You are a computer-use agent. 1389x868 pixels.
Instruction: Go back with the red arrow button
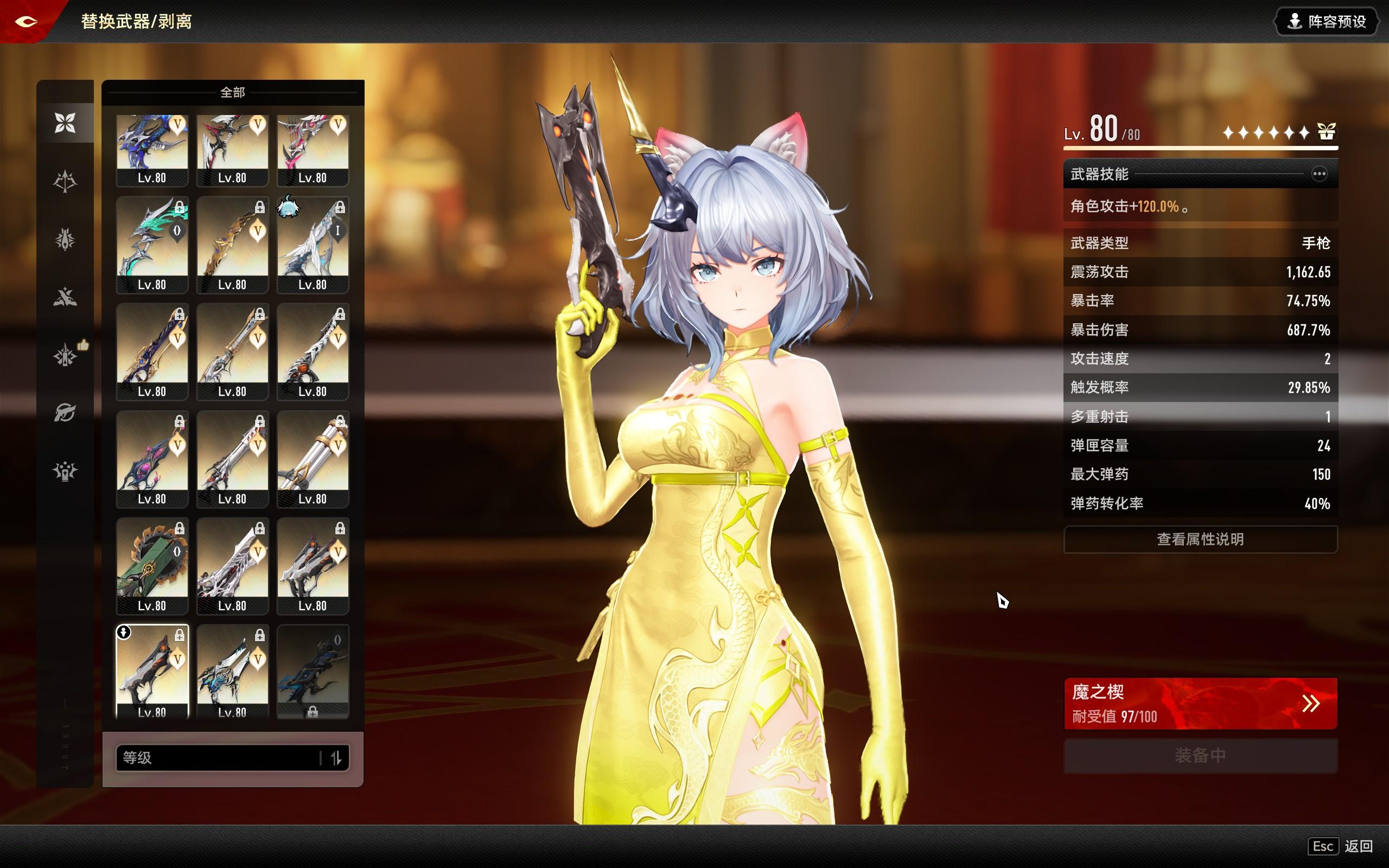[27, 22]
